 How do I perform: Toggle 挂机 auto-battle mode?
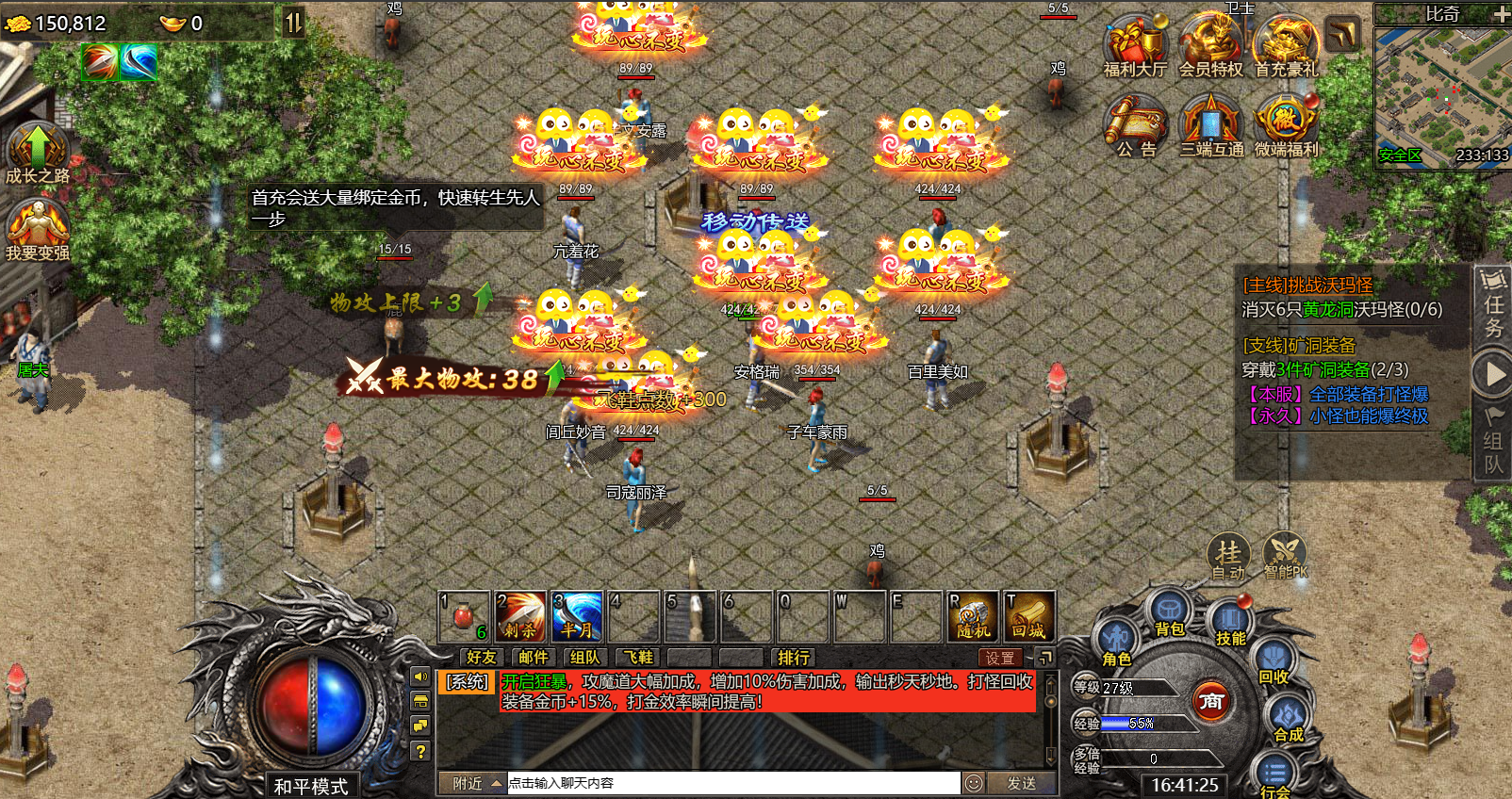click(1228, 556)
